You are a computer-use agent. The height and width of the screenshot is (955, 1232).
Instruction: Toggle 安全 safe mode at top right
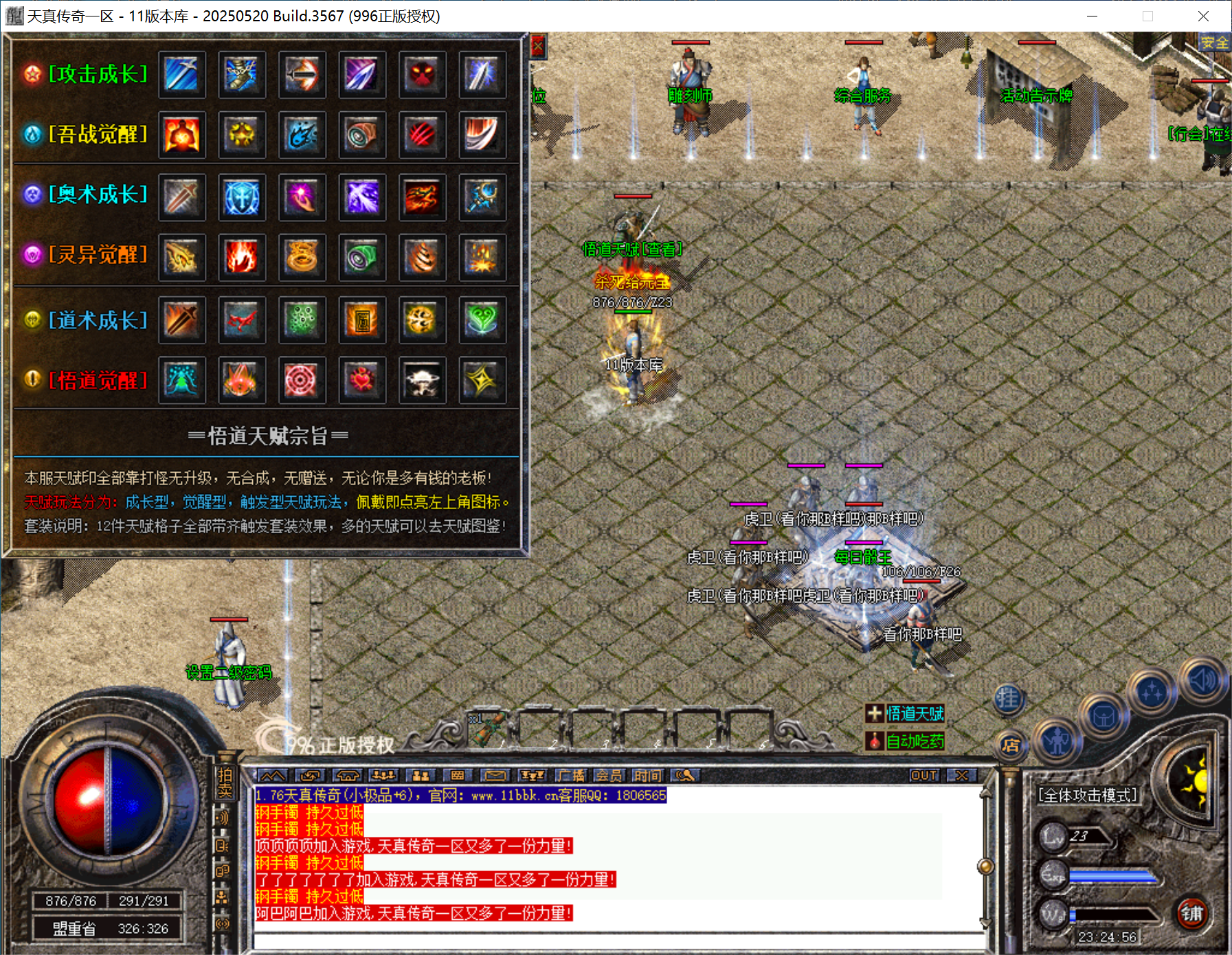1215,43
